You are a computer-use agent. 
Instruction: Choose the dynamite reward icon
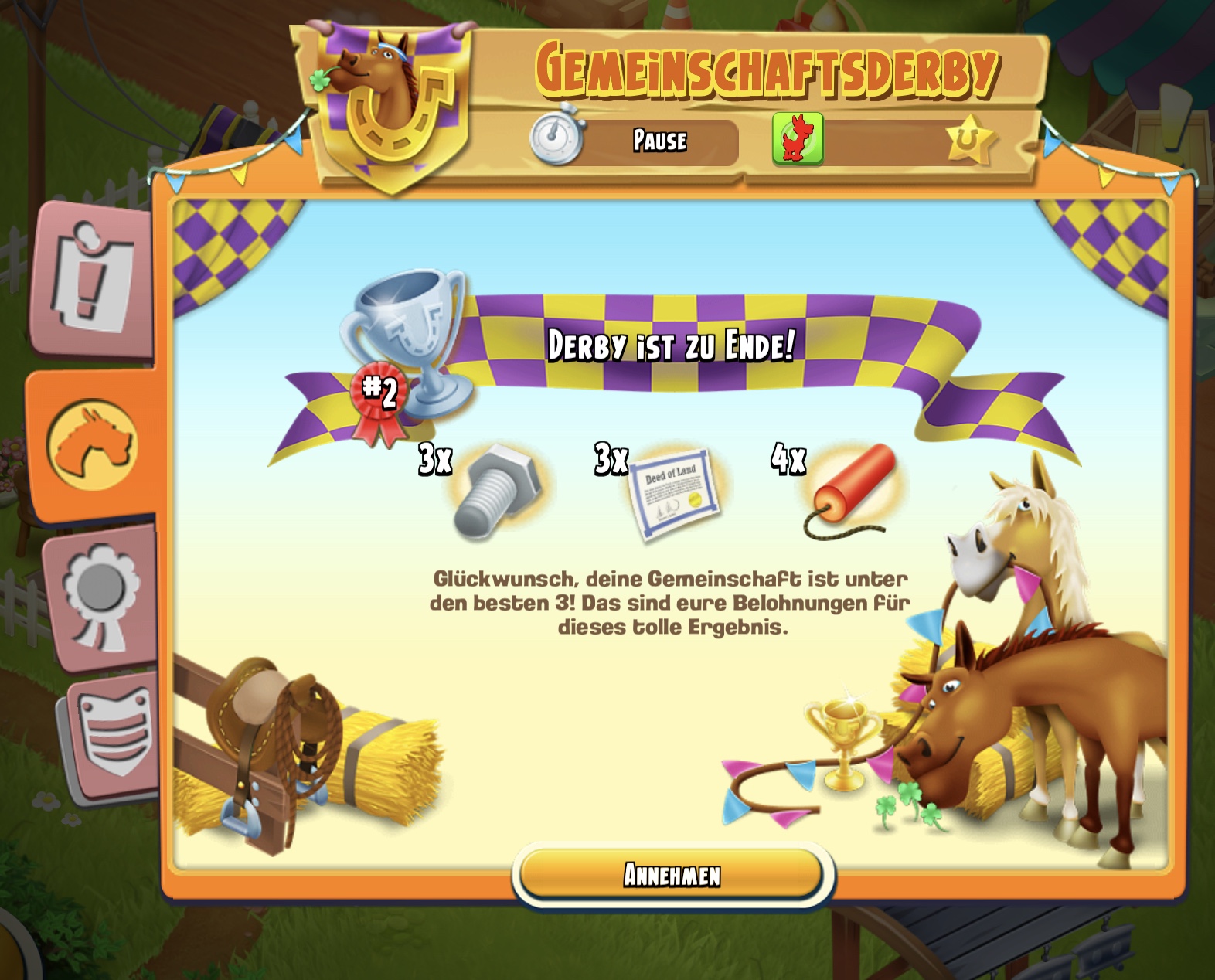point(851,490)
